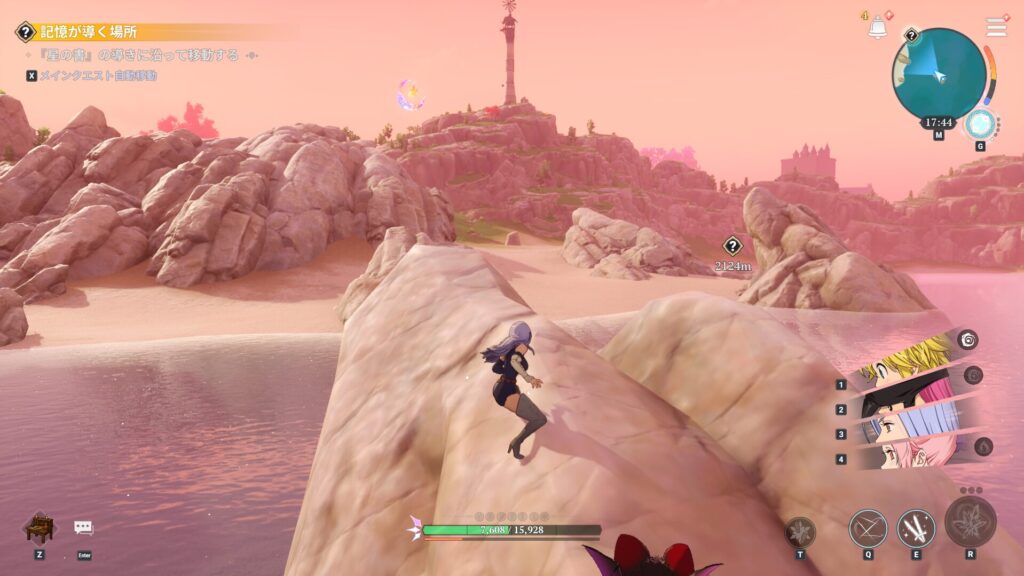Trigger the large leaf-emblem ultimate skill
Image resolution: width=1024 pixels, height=576 pixels.
tap(970, 522)
